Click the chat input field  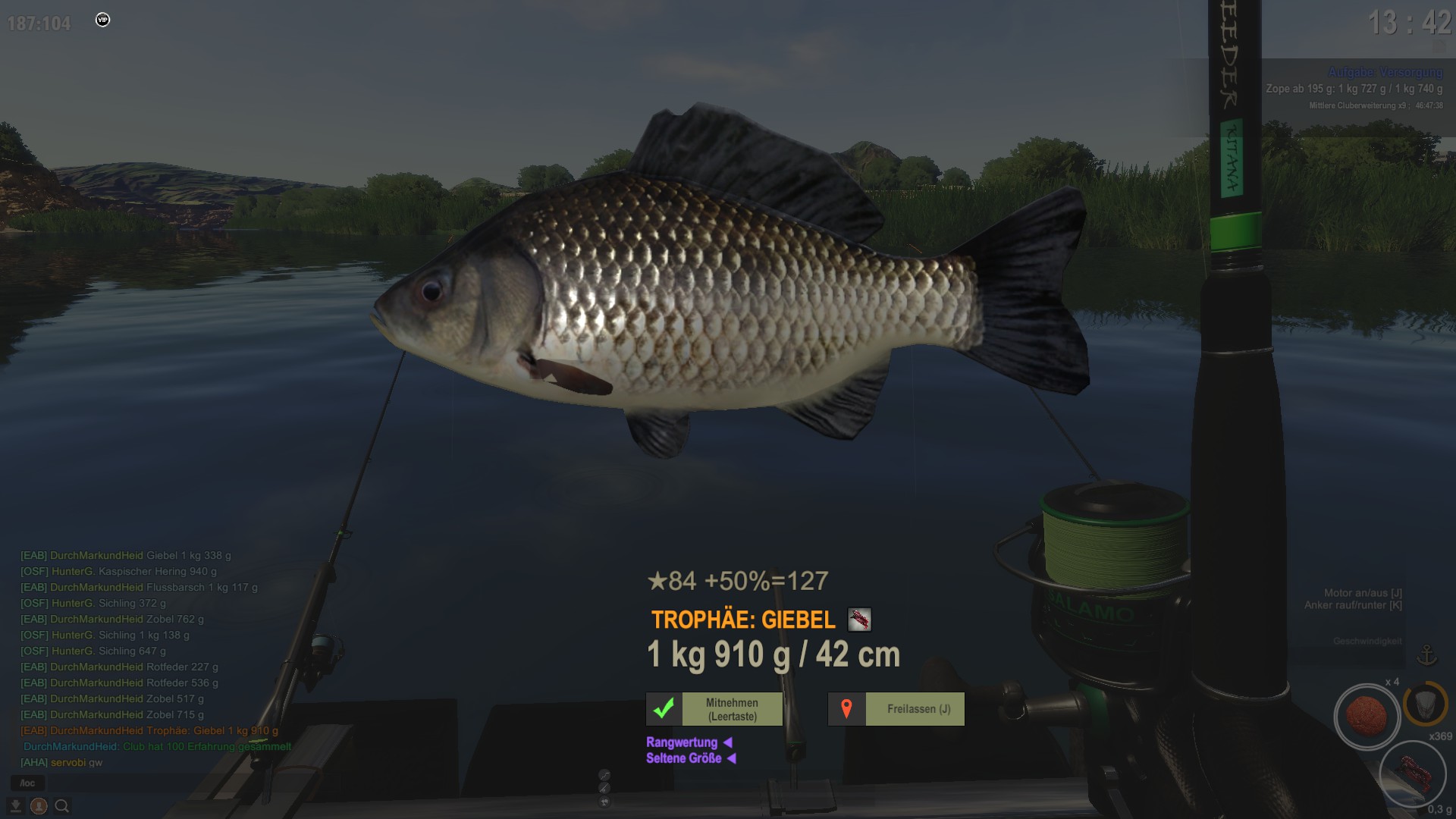[x=28, y=783]
